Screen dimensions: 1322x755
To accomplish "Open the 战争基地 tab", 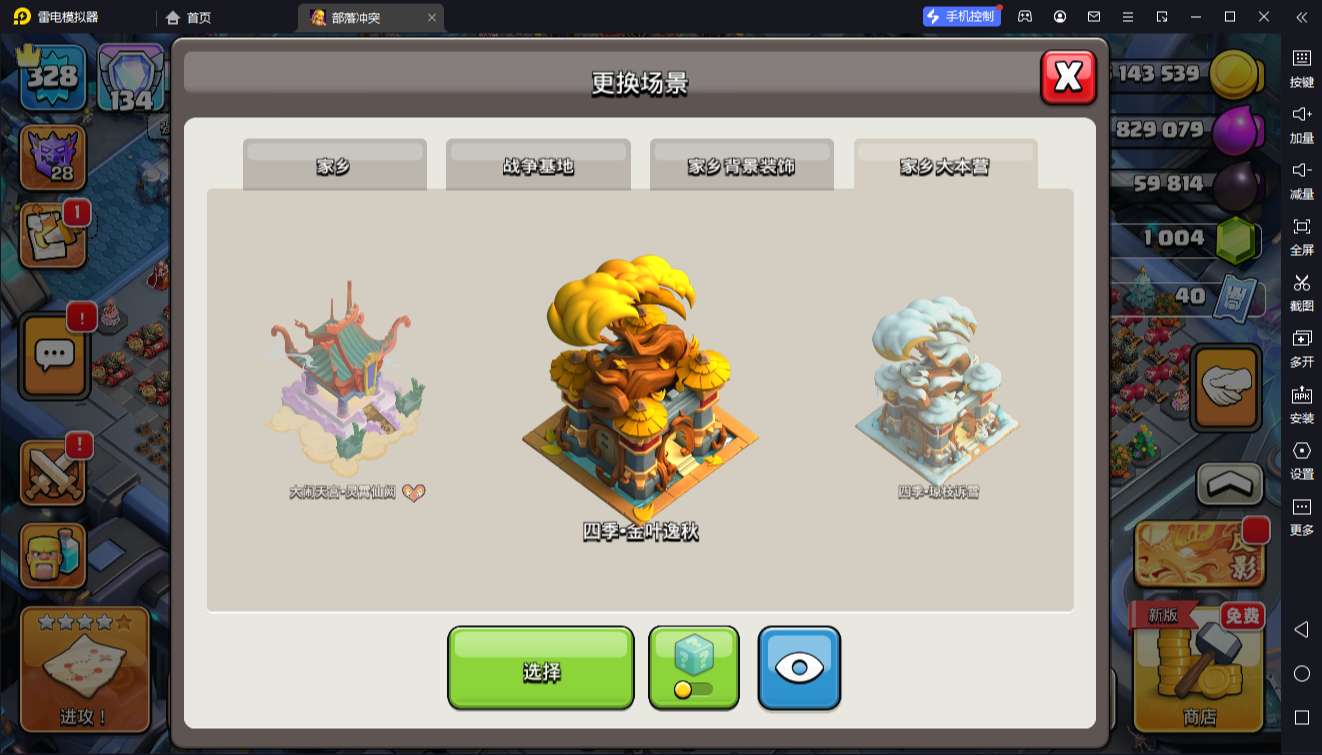I will coord(538,165).
